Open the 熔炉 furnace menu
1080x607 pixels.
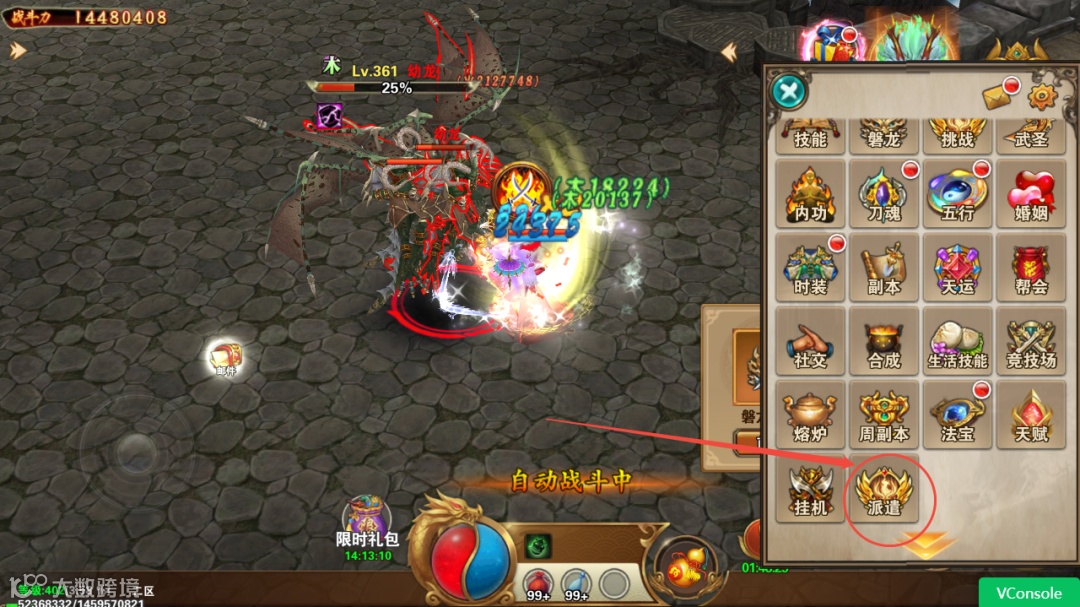pos(811,414)
